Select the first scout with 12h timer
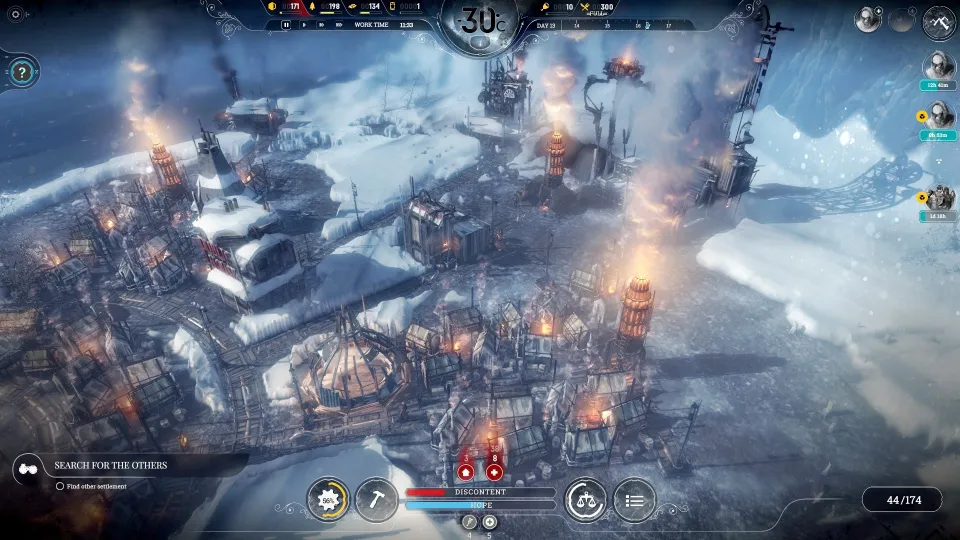The height and width of the screenshot is (540, 960). click(938, 66)
